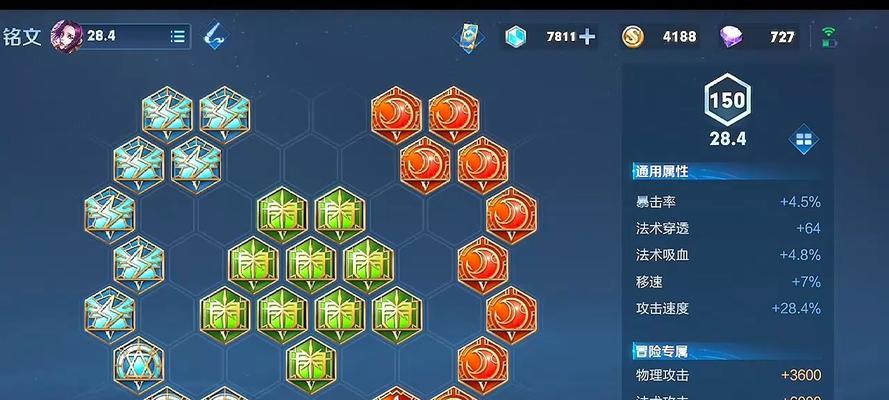Tap the purple gem currency icon

[x=731, y=37]
